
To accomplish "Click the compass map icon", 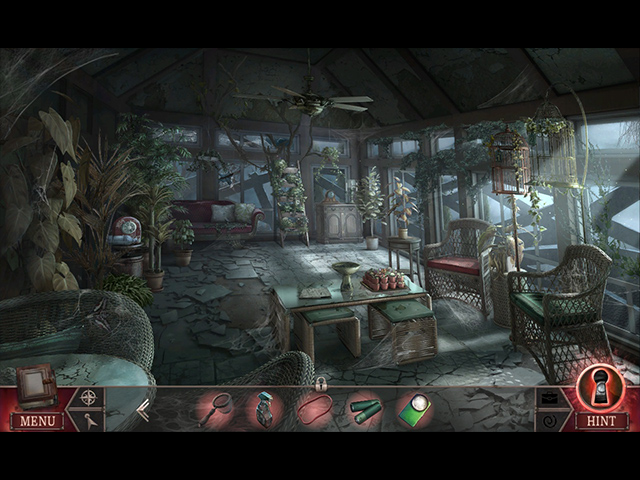I will point(89,397).
